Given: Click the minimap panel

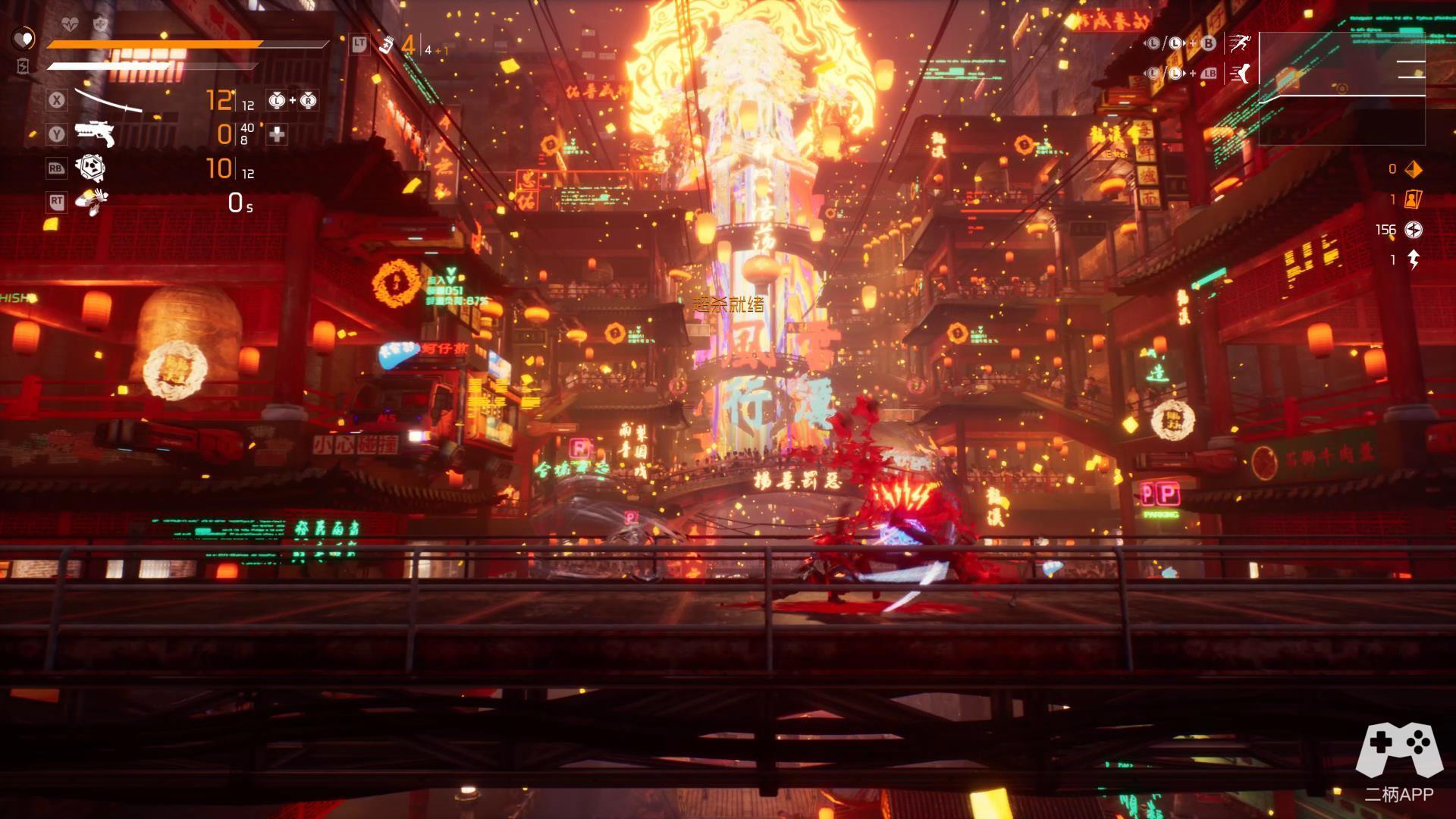Looking at the screenshot, I should pyautogui.click(x=1341, y=88).
